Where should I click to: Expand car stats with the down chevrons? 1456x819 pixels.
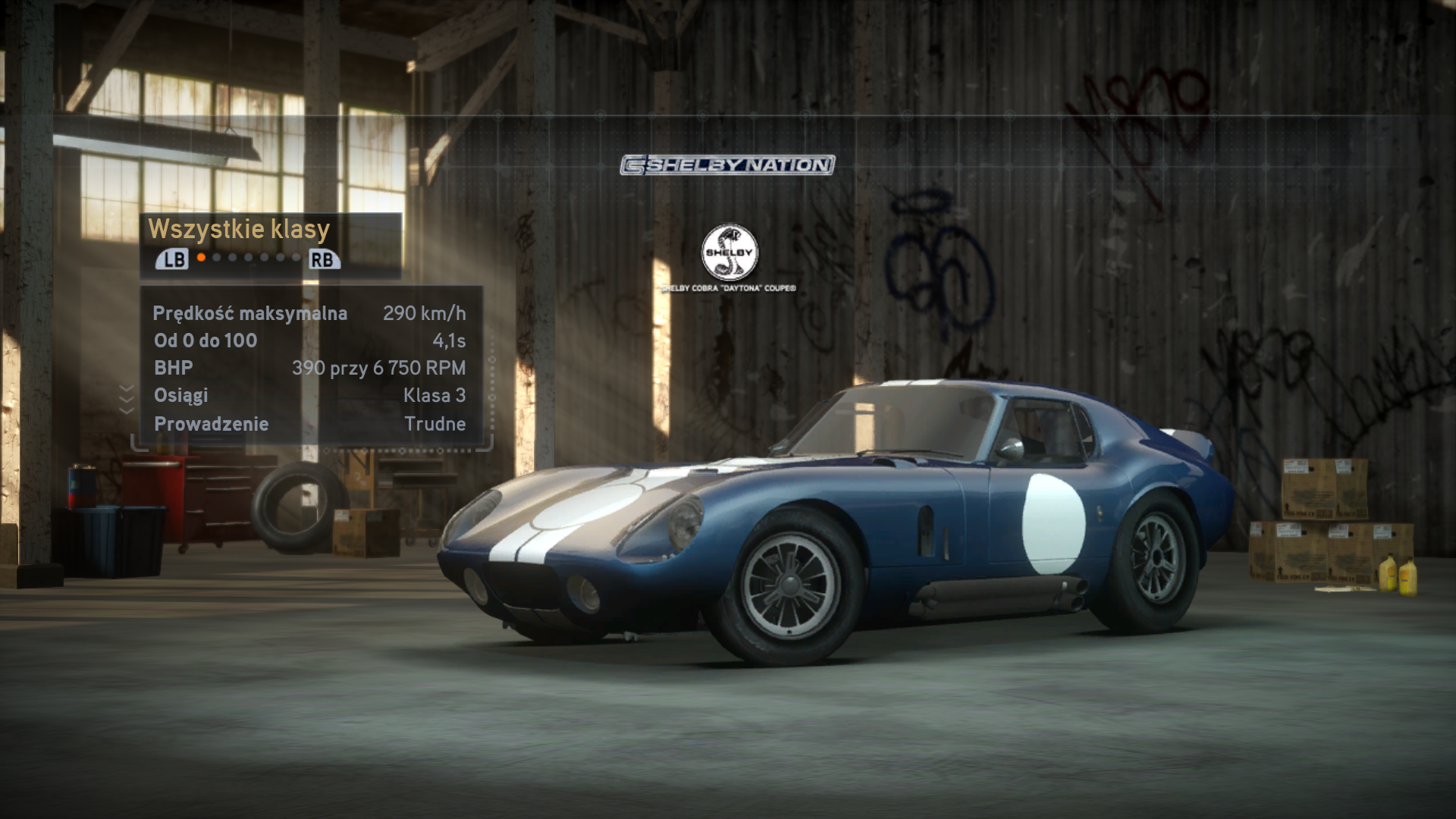click(127, 399)
